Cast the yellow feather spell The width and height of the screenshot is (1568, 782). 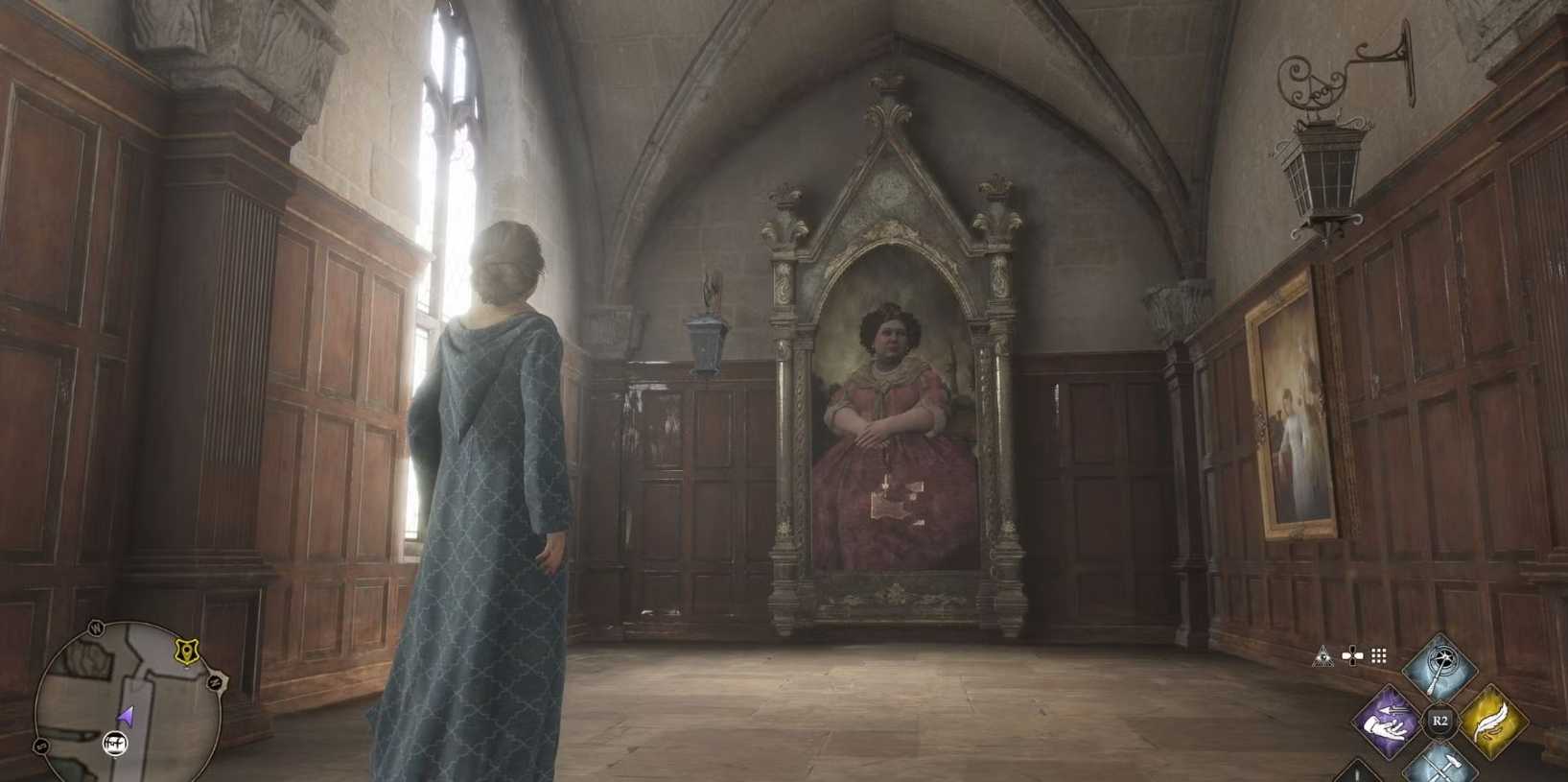(1492, 722)
